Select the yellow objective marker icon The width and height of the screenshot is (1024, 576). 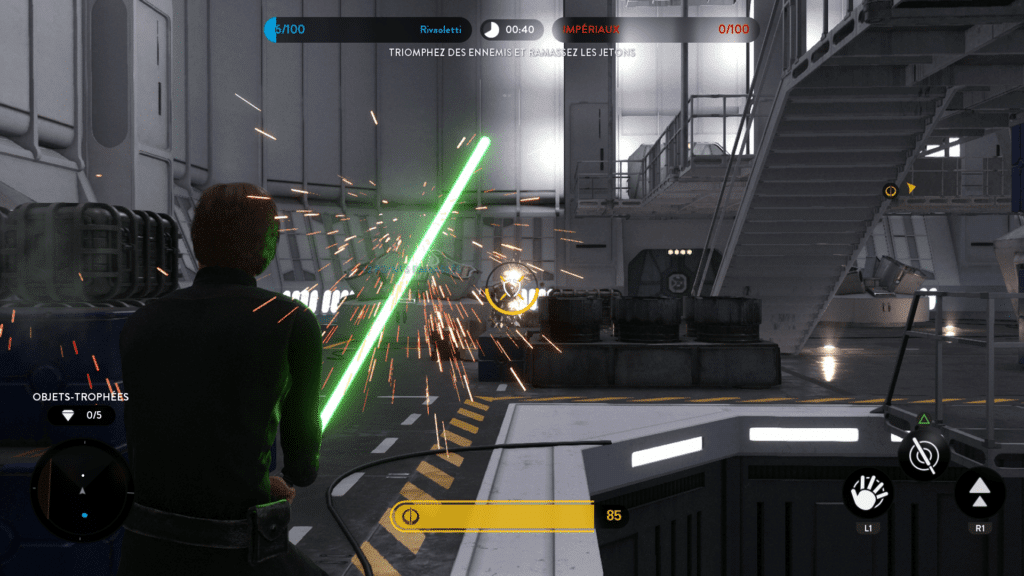click(889, 190)
